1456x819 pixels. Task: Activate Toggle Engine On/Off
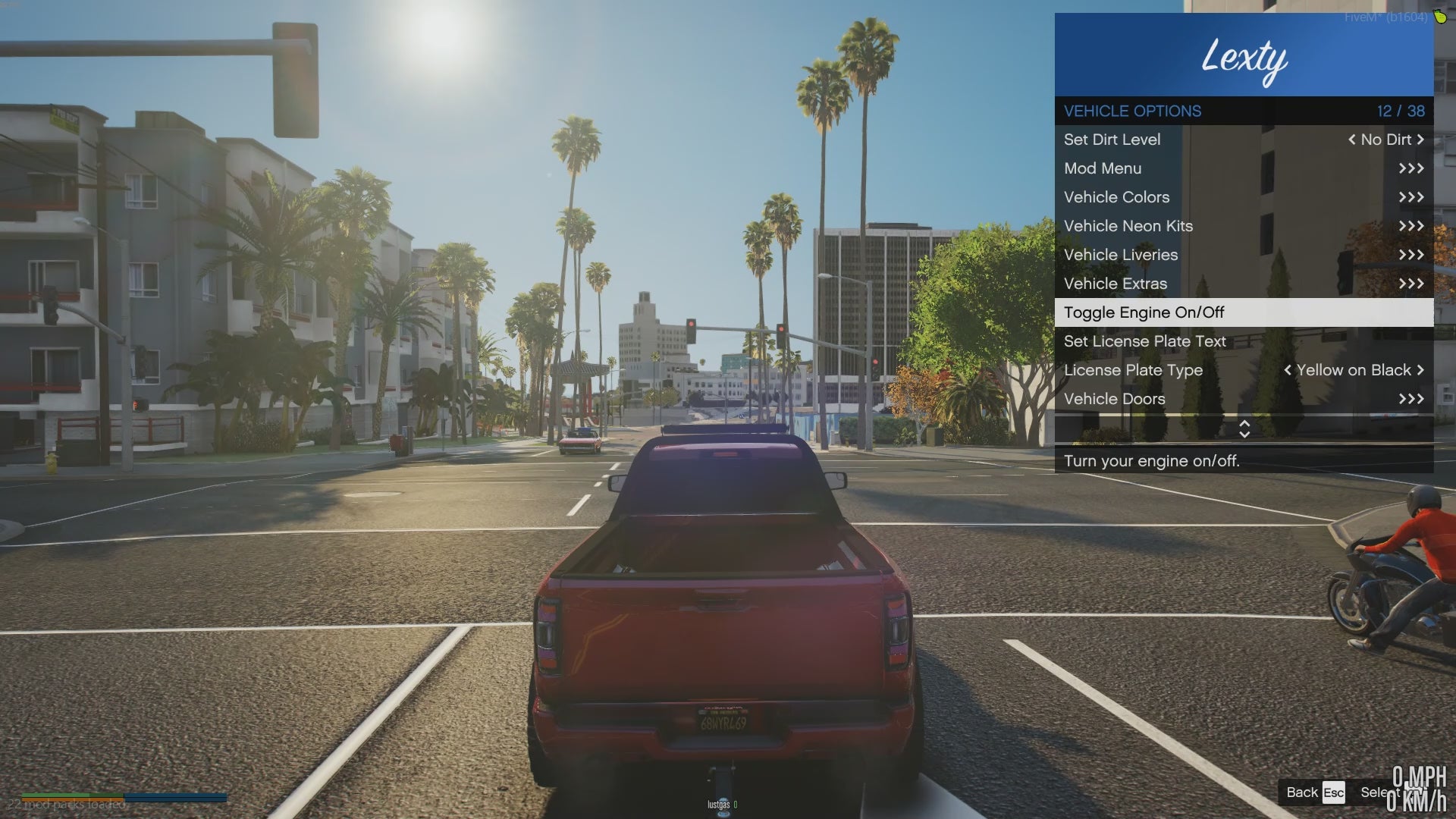pos(1244,312)
